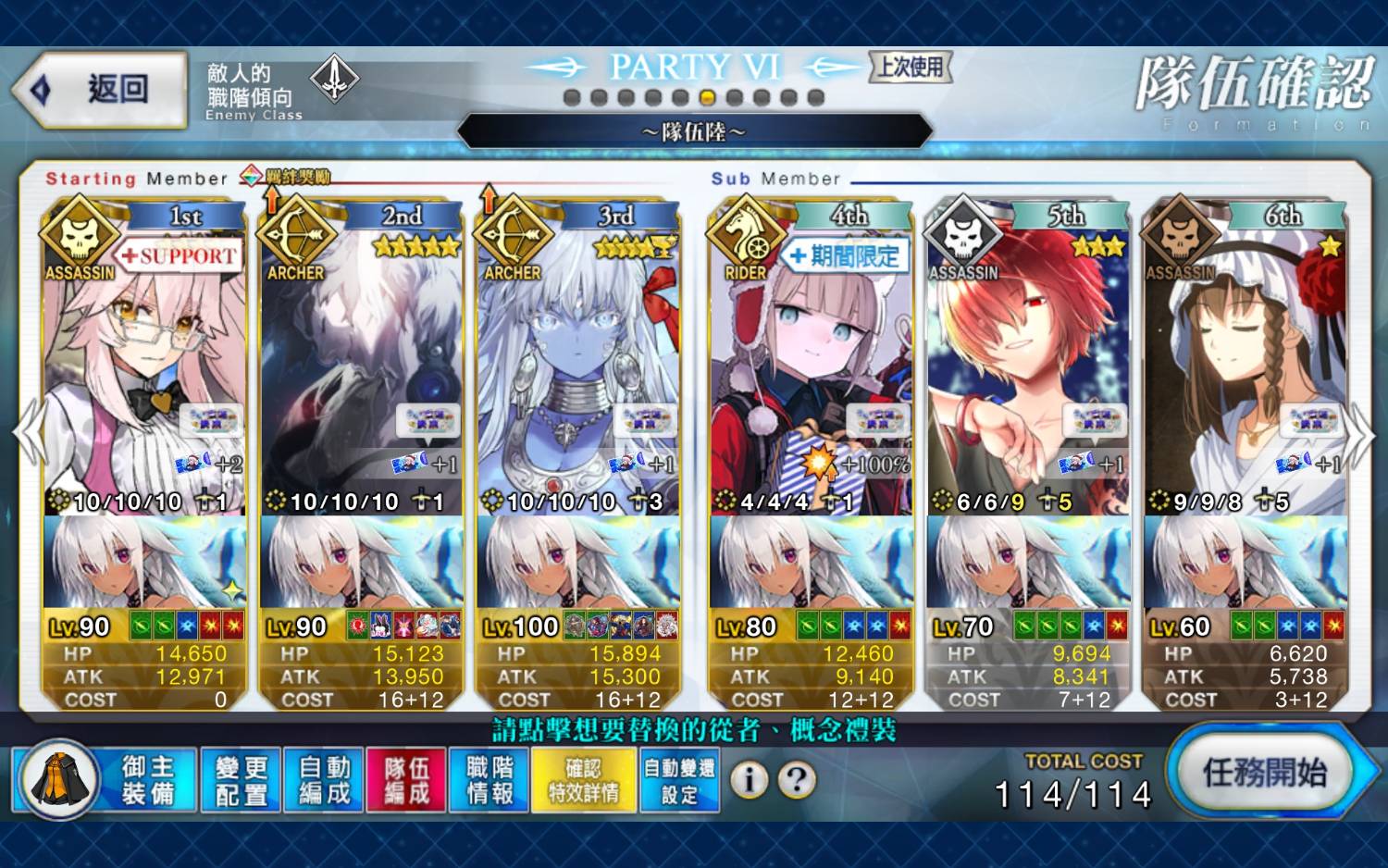The height and width of the screenshot is (868, 1388).
Task: Go back with the 返回 button
Action: [x=100, y=90]
